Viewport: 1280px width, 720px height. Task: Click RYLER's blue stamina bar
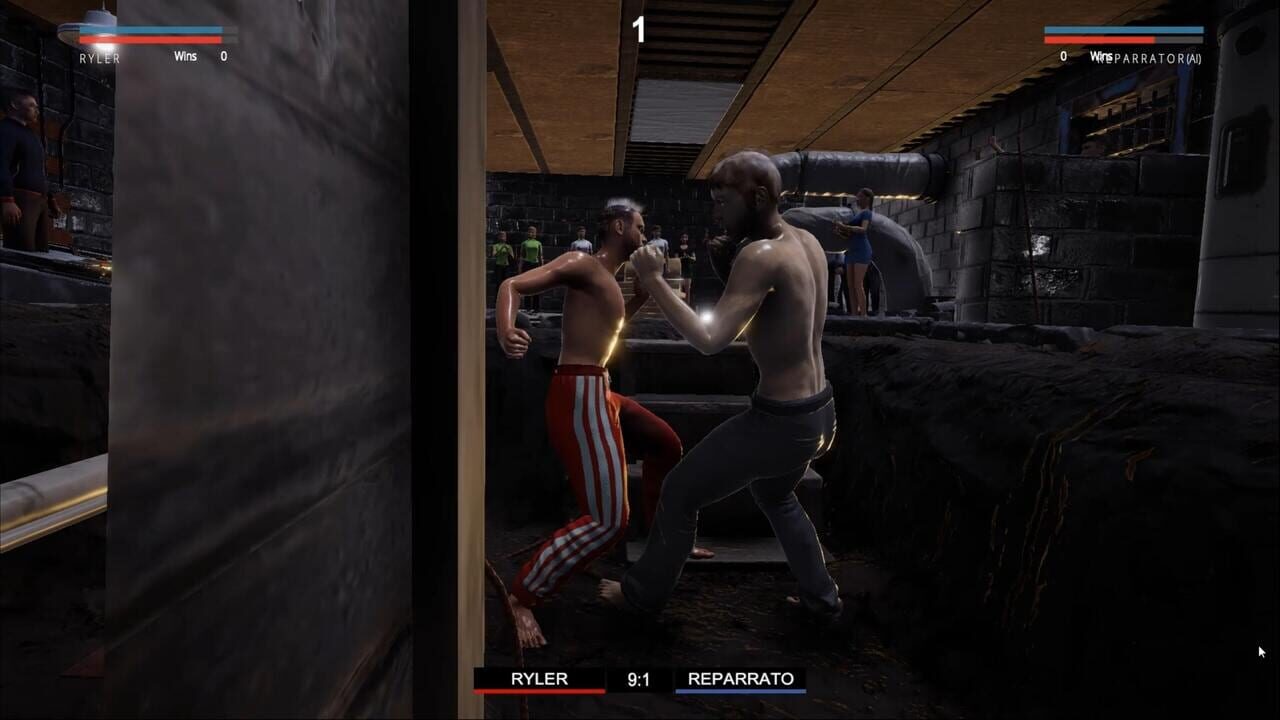[x=150, y=30]
